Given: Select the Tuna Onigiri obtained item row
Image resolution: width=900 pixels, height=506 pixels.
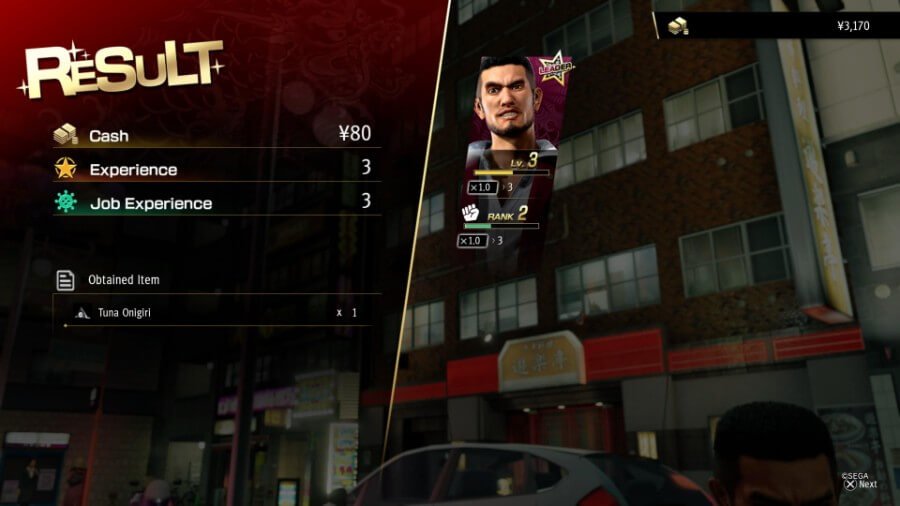Looking at the screenshot, I should [217, 312].
